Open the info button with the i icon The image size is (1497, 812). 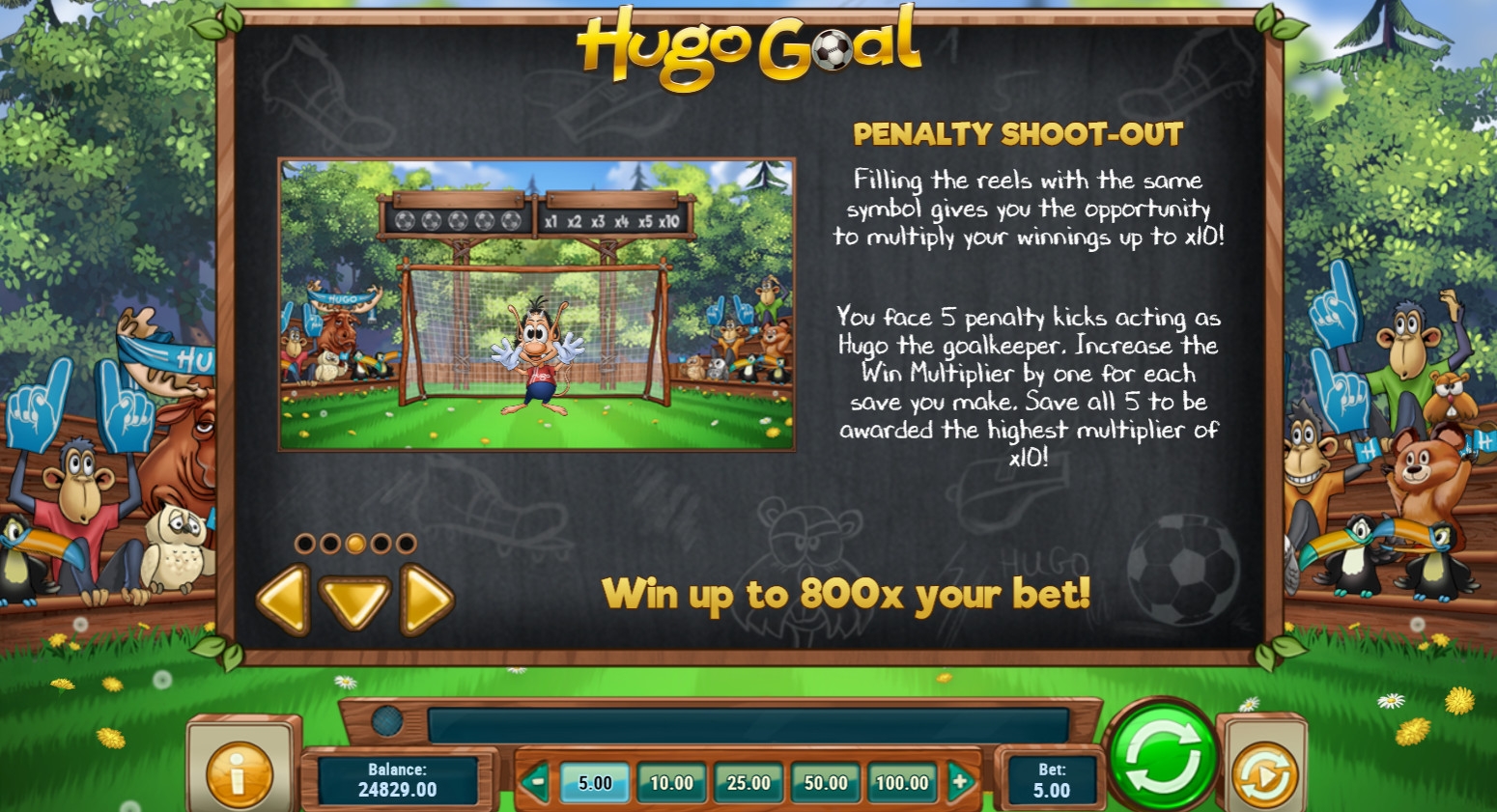coord(239,772)
